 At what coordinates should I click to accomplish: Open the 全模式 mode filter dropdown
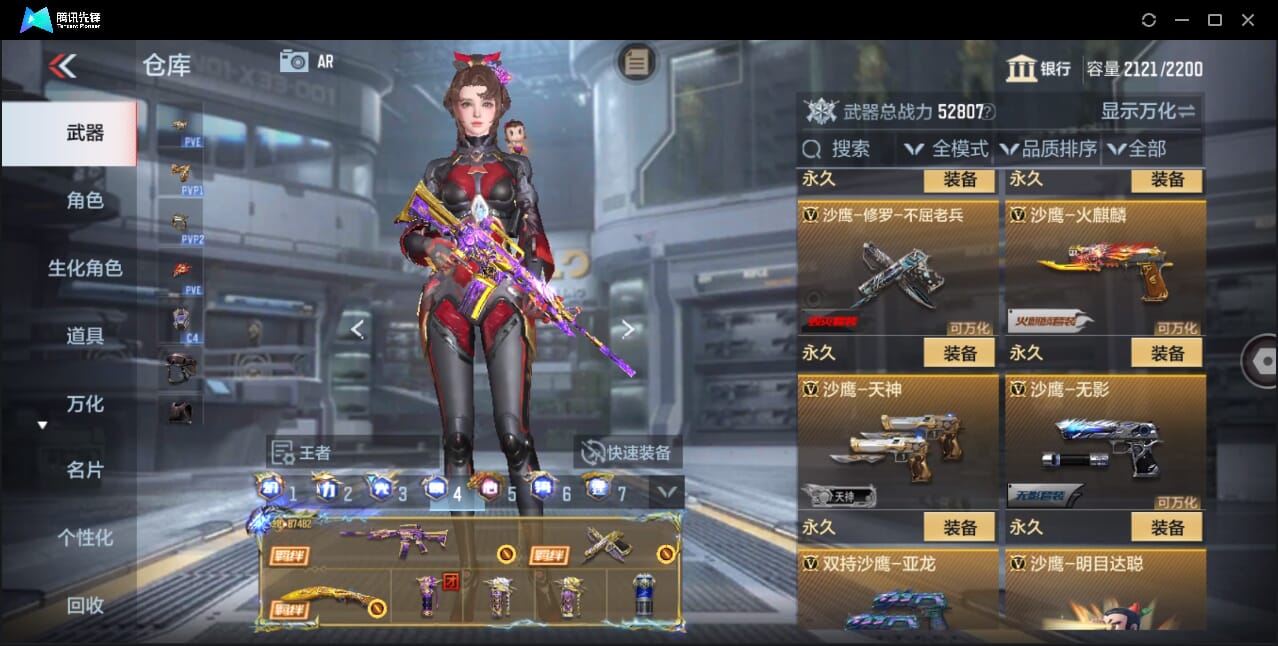click(947, 149)
